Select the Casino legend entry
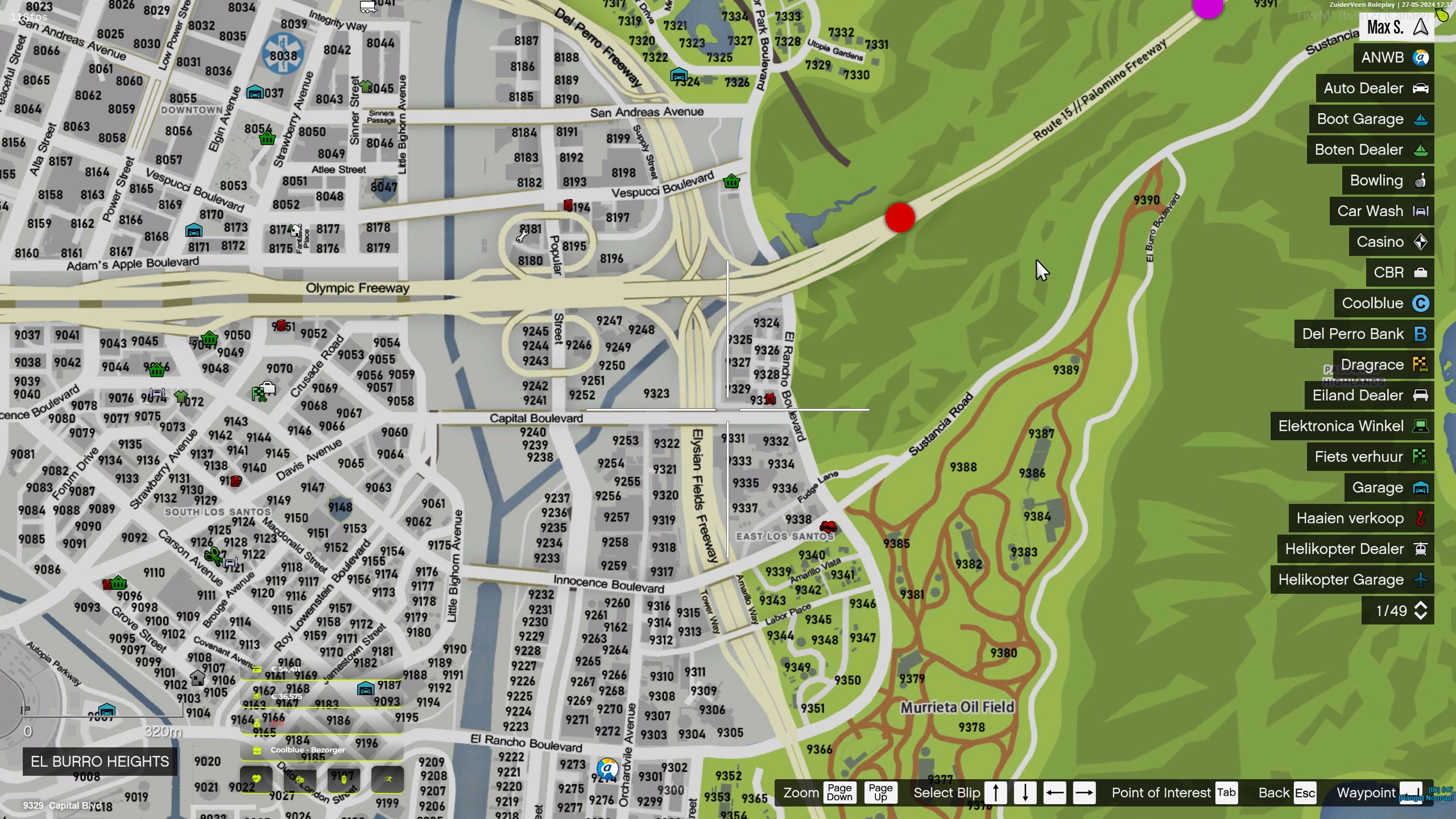This screenshot has width=1456, height=819. 1391,242
